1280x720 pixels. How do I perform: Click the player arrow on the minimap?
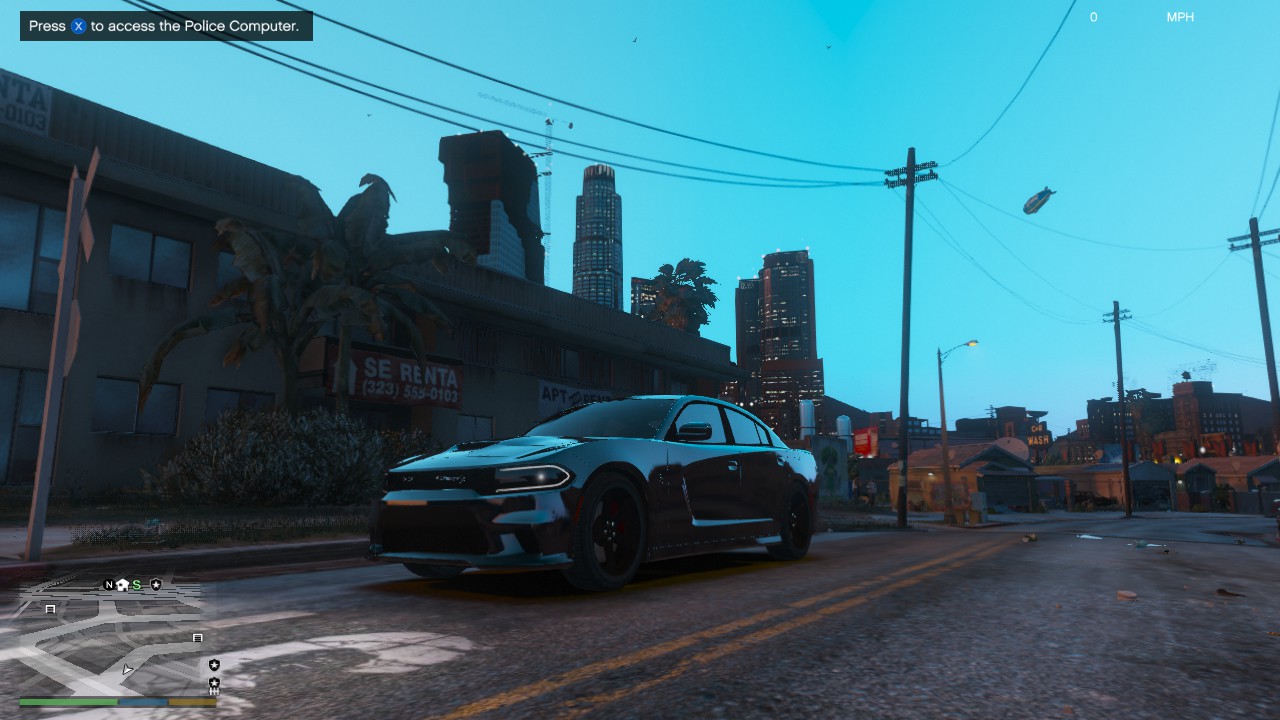point(127,669)
